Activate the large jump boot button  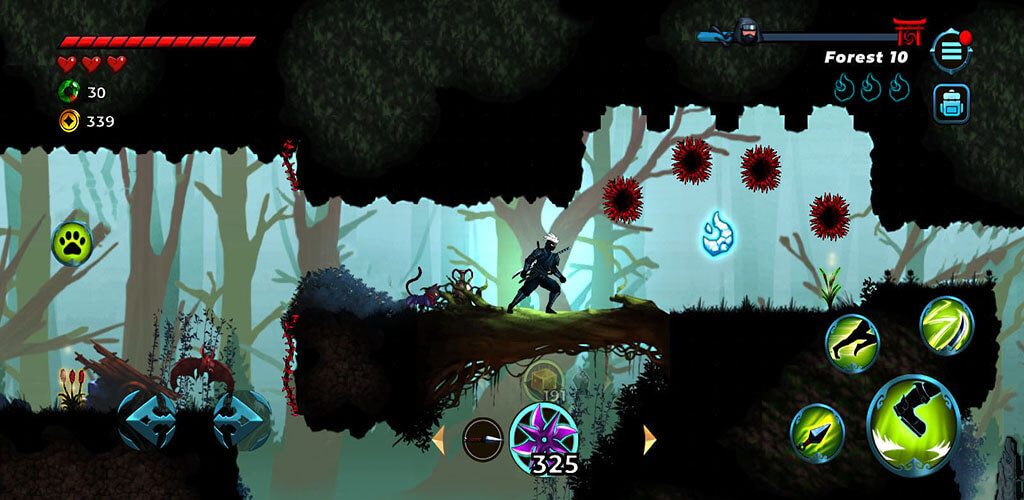click(x=913, y=423)
